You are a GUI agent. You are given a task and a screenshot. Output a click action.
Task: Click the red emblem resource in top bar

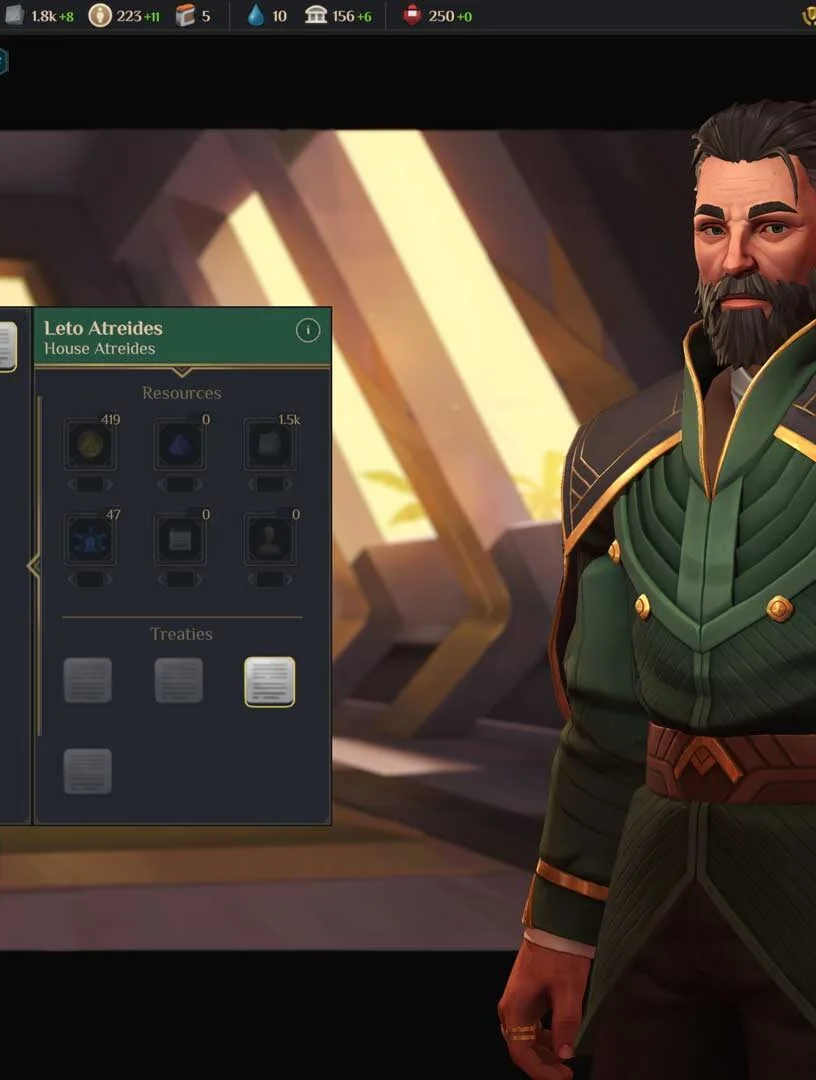pyautogui.click(x=413, y=16)
